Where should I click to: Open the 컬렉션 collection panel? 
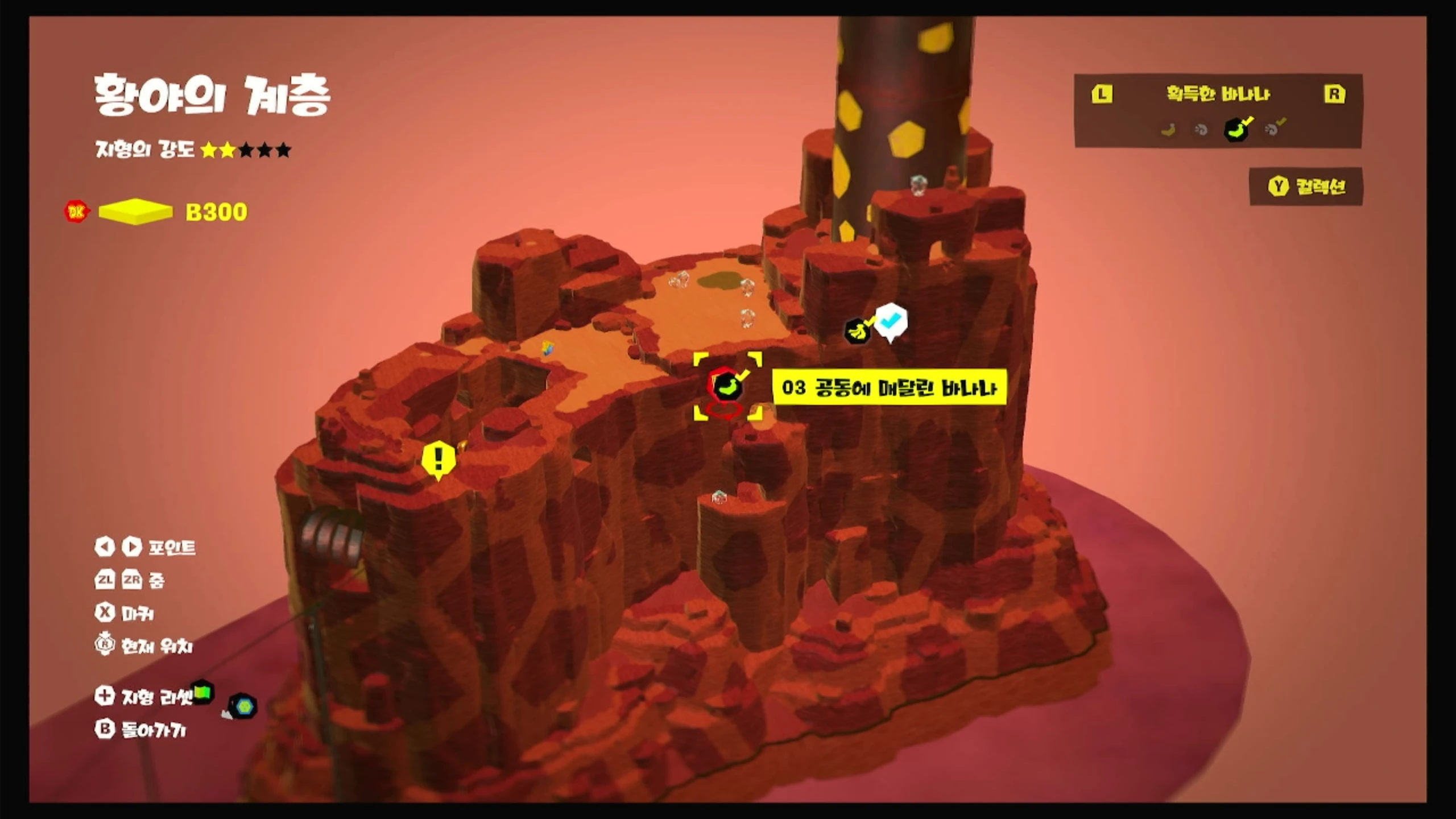click(1306, 187)
